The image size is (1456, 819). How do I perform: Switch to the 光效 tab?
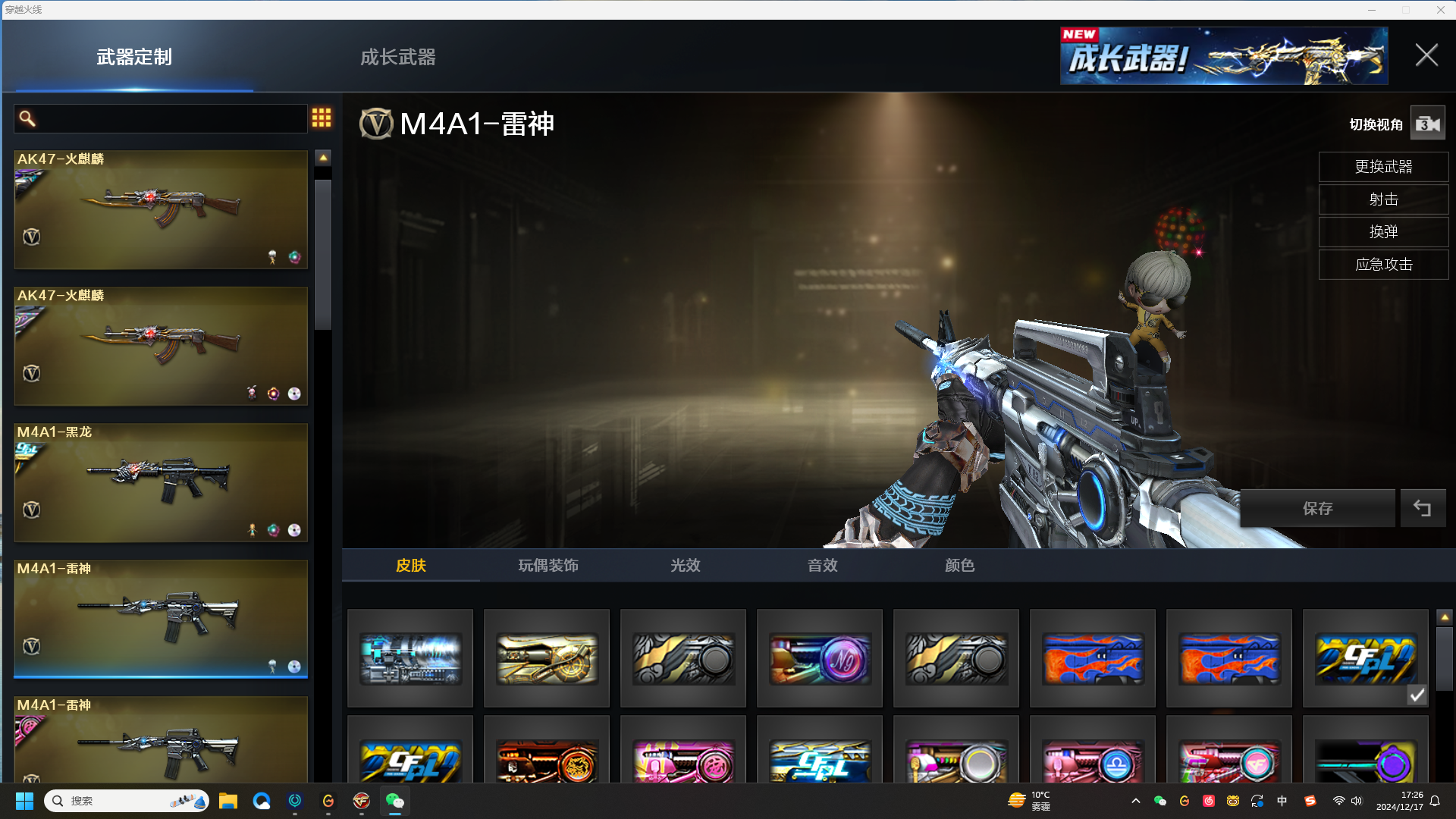click(x=686, y=566)
